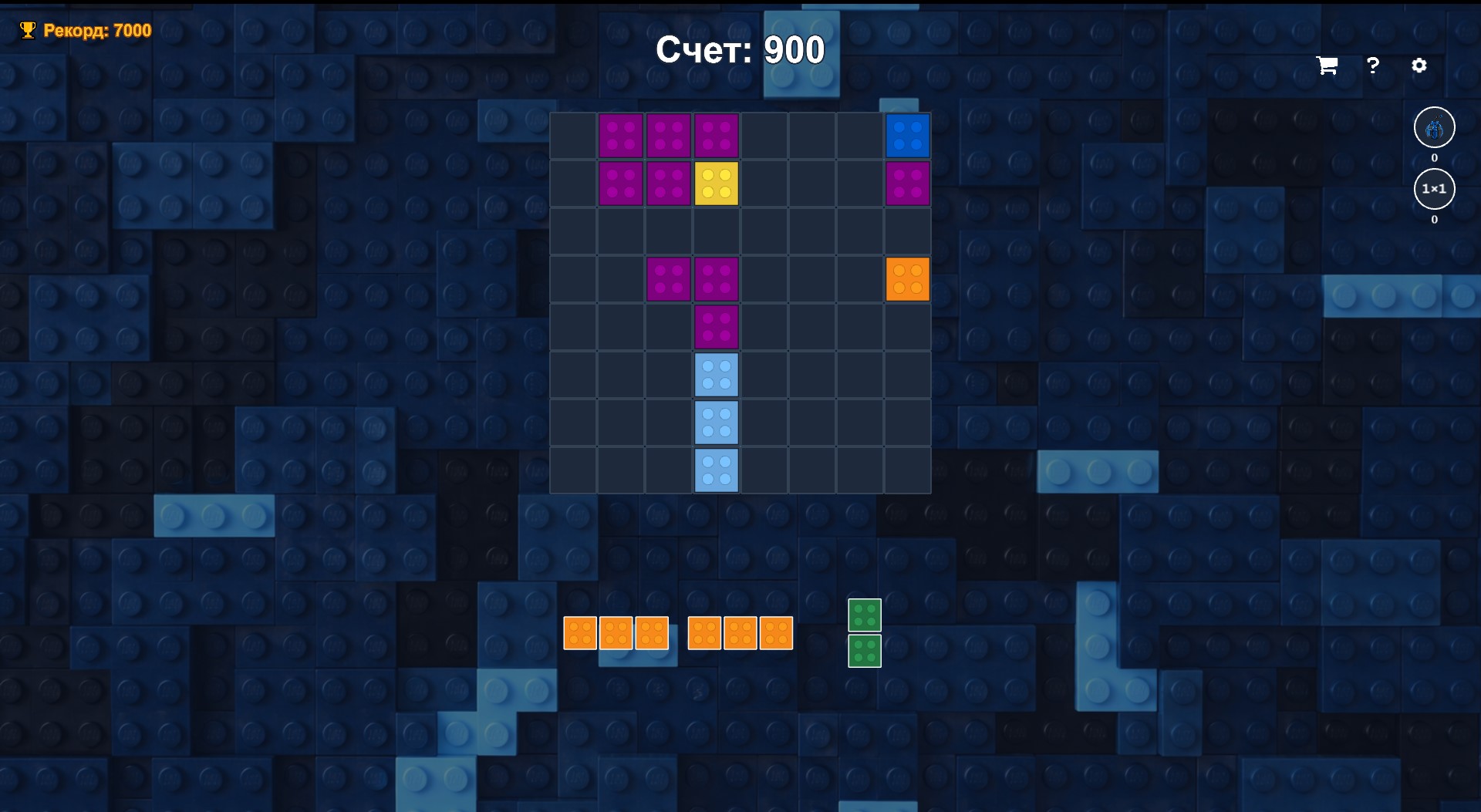Open the settings gear

[x=1421, y=66]
